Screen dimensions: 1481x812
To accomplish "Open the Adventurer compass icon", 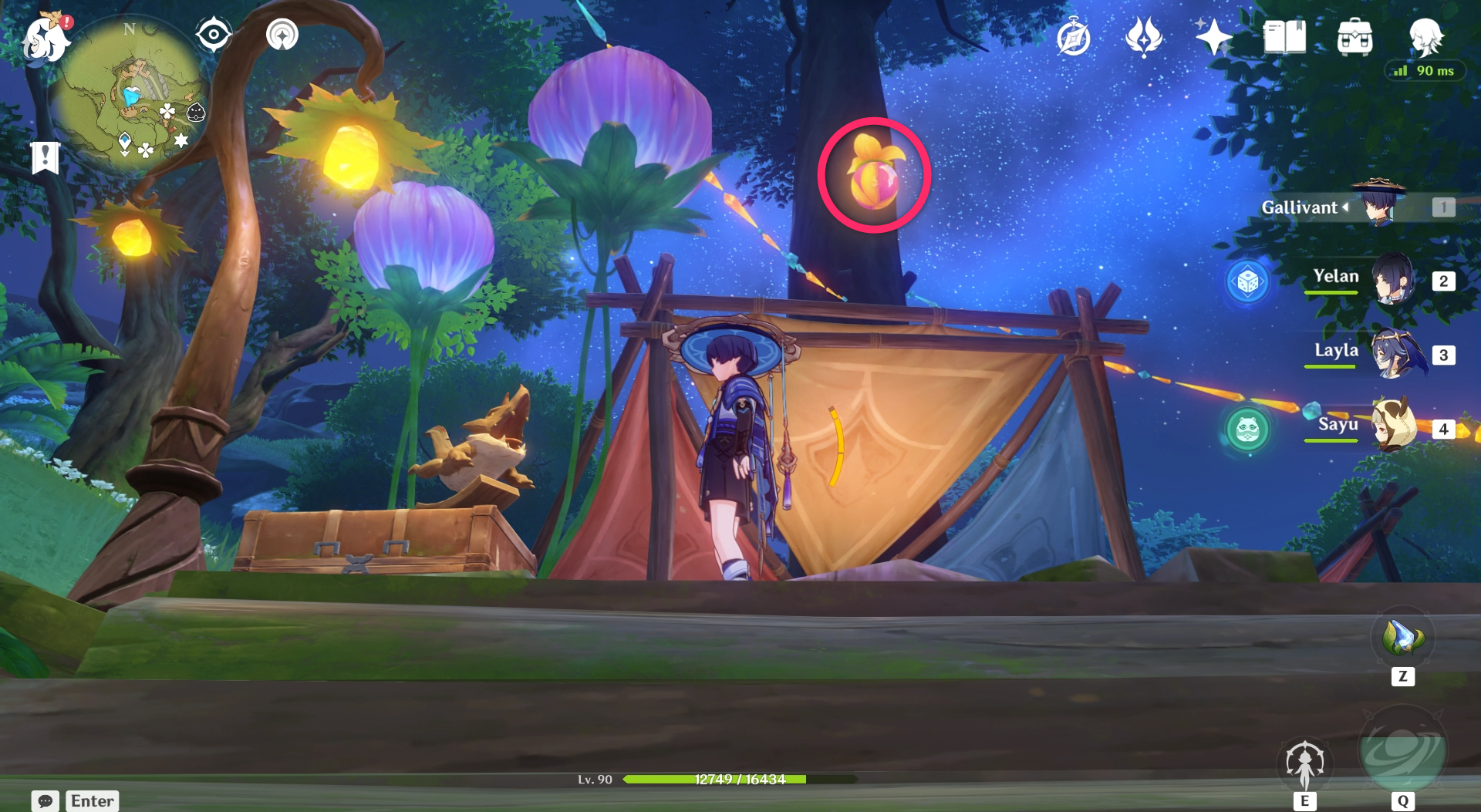I will coord(1073,38).
